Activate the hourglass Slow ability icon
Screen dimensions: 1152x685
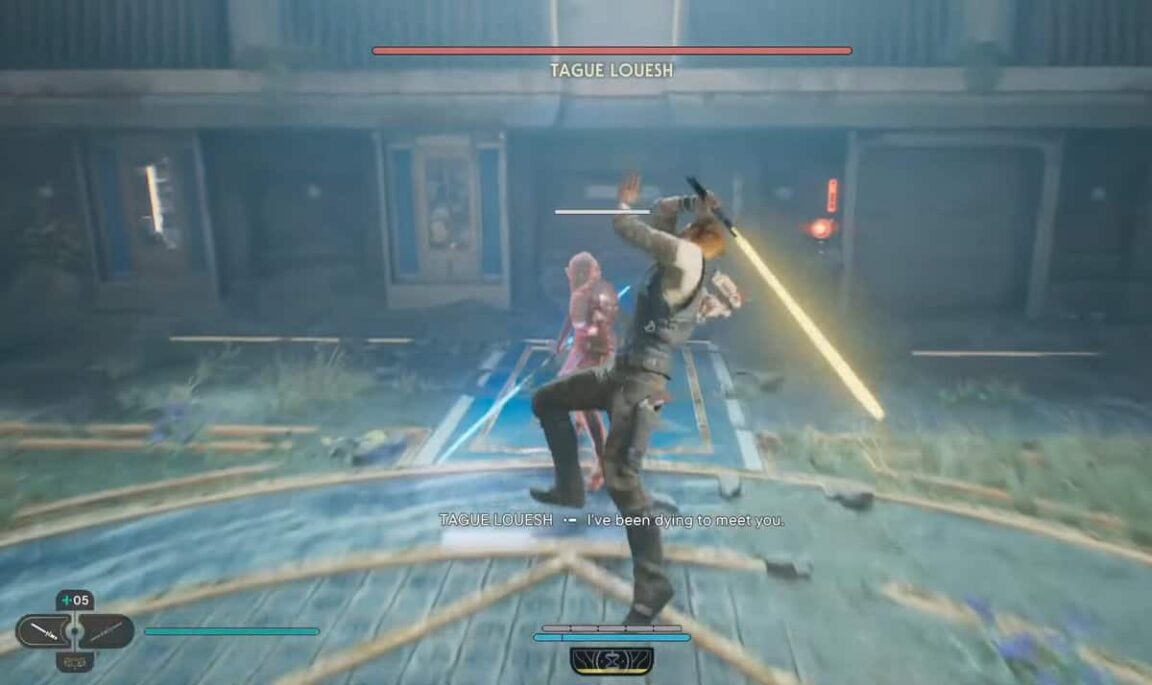click(612, 660)
